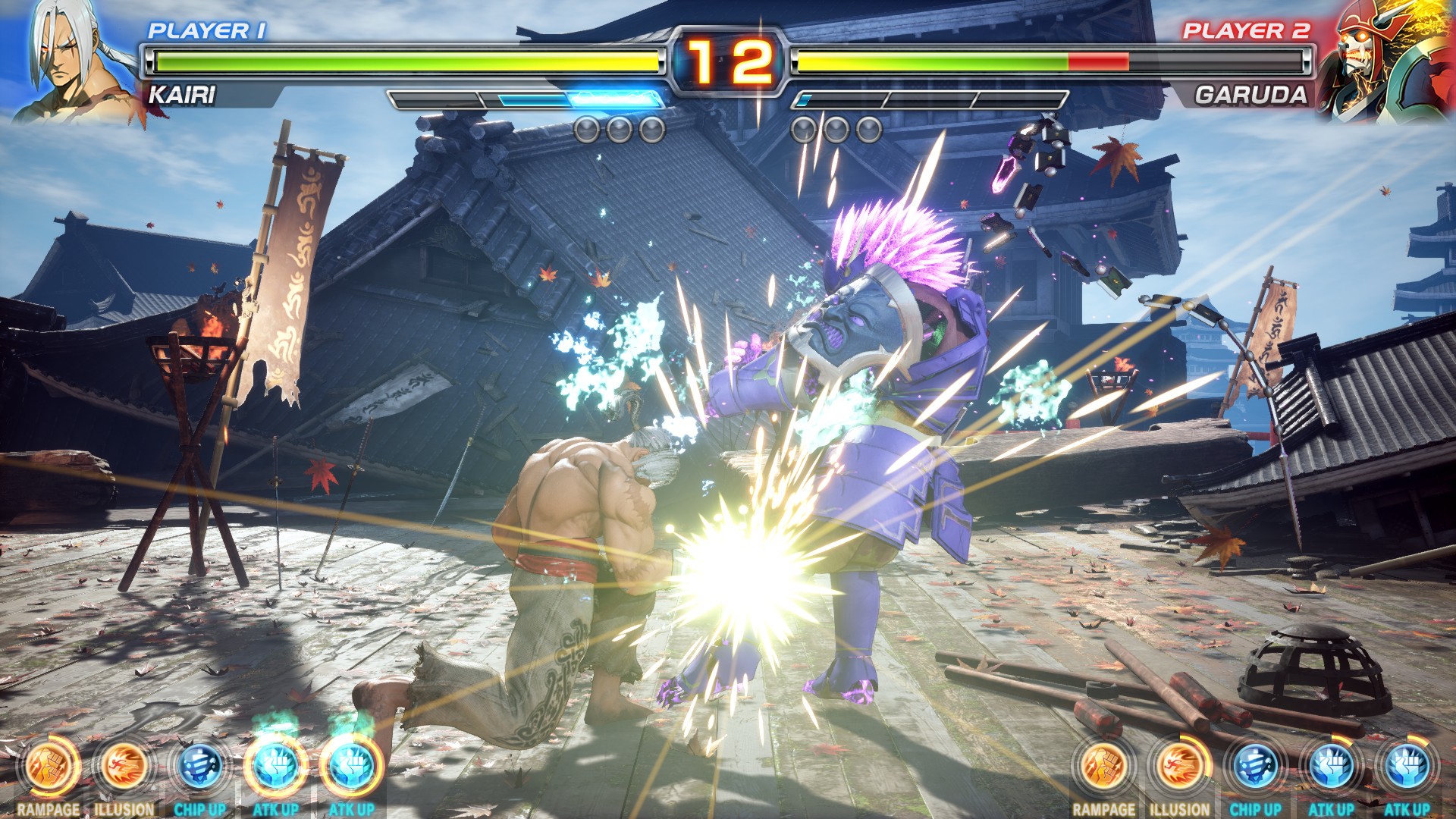
Task: Click Kairi's character portrait
Action: point(76,61)
